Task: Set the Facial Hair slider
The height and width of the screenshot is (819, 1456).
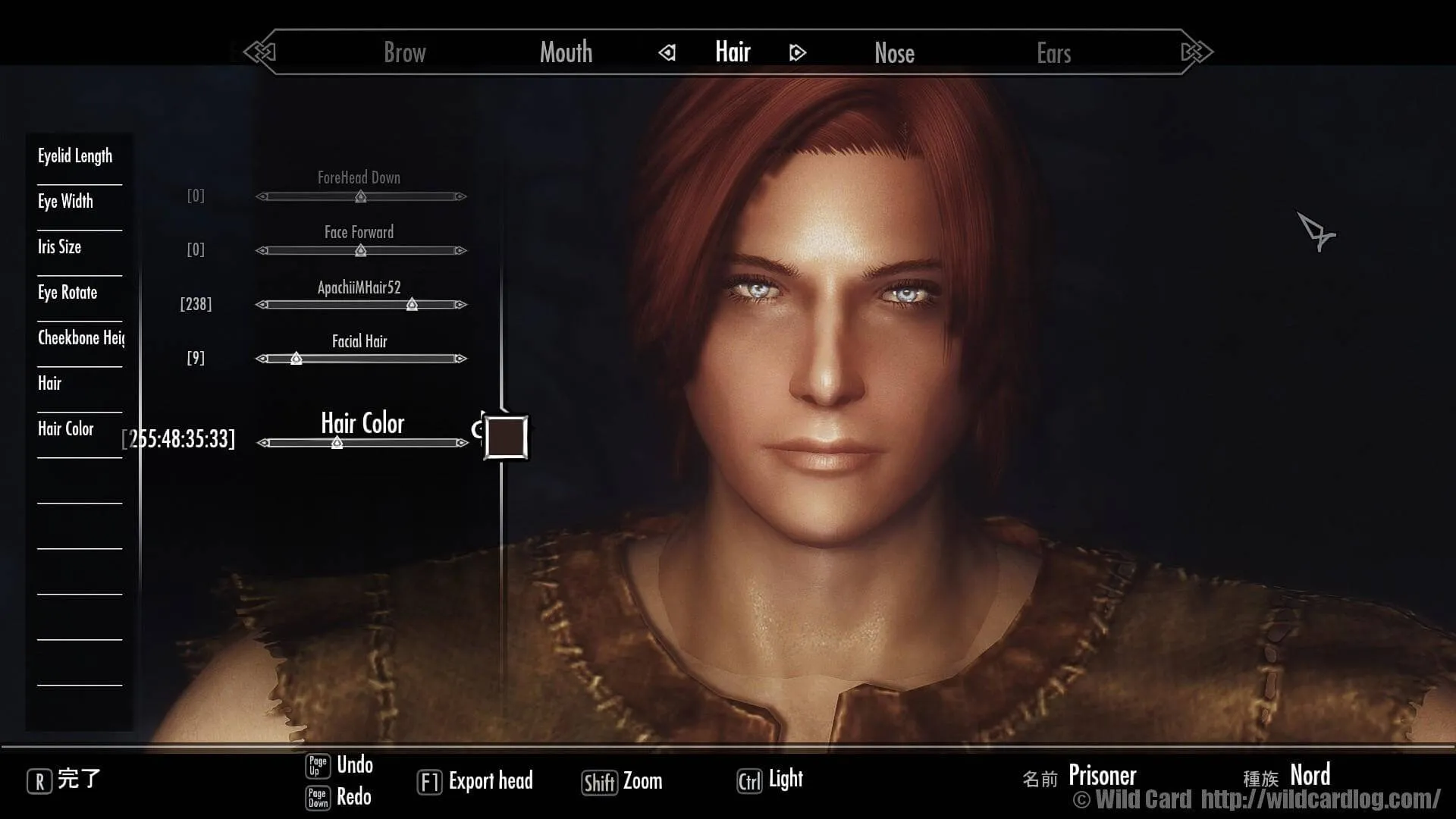Action: tap(297, 359)
